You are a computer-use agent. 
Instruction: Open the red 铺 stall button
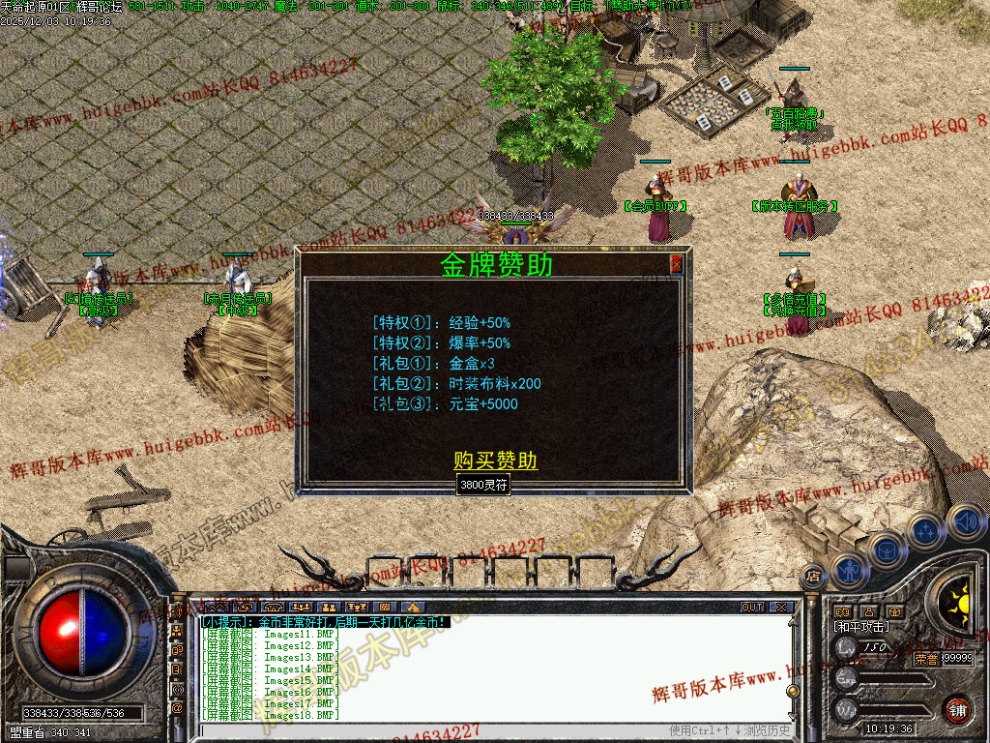pyautogui.click(x=957, y=709)
